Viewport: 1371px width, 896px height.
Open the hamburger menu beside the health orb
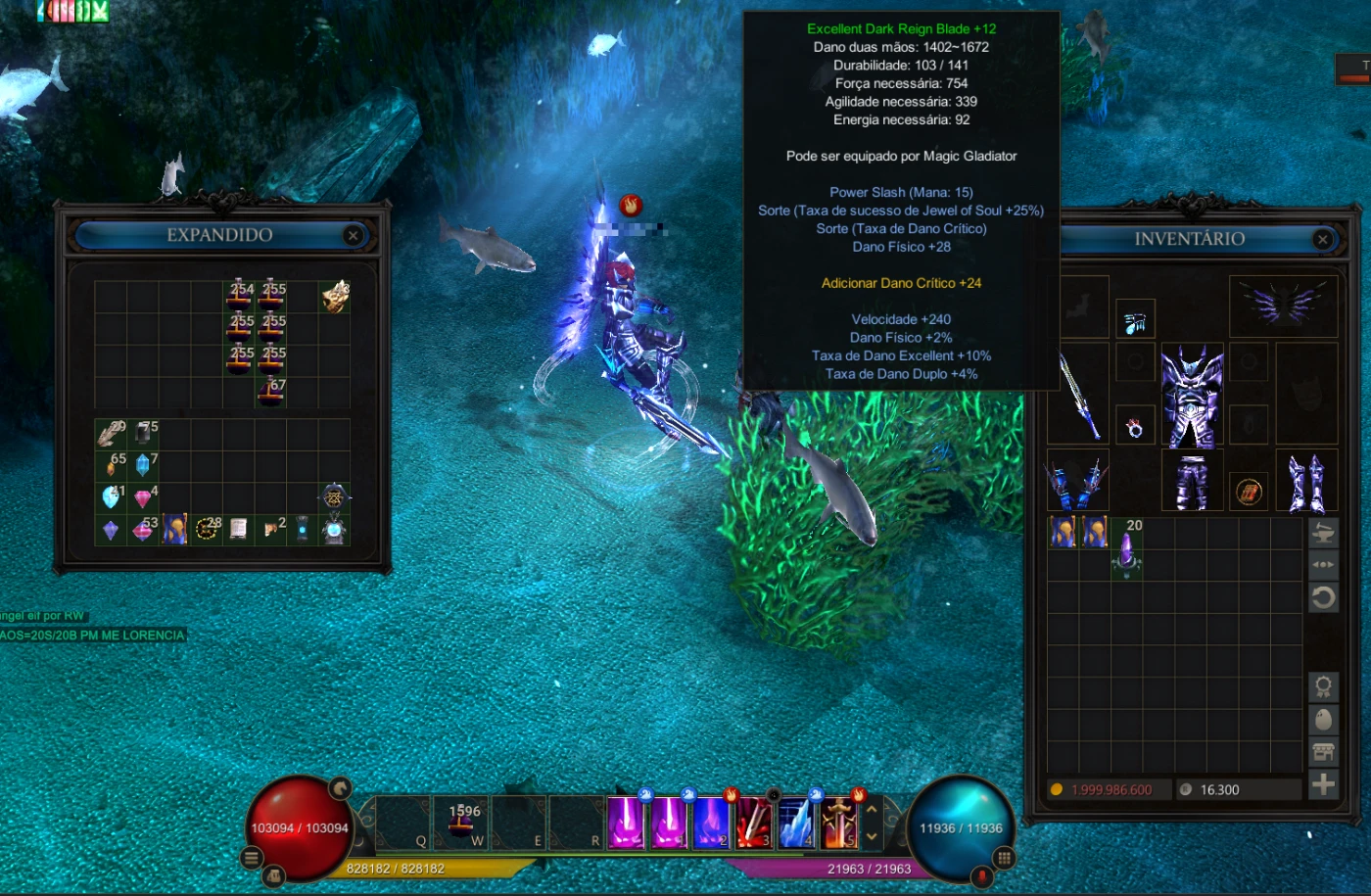[x=252, y=858]
